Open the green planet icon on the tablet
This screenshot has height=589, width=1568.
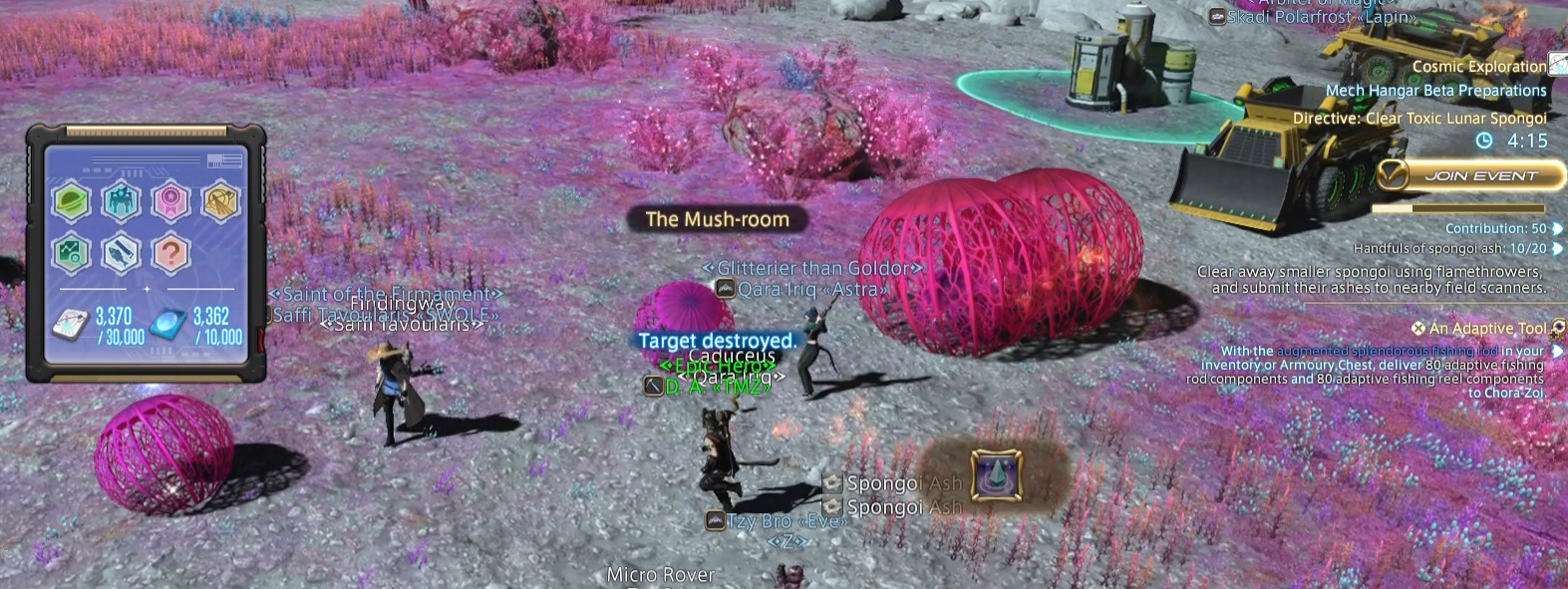pyautogui.click(x=72, y=201)
